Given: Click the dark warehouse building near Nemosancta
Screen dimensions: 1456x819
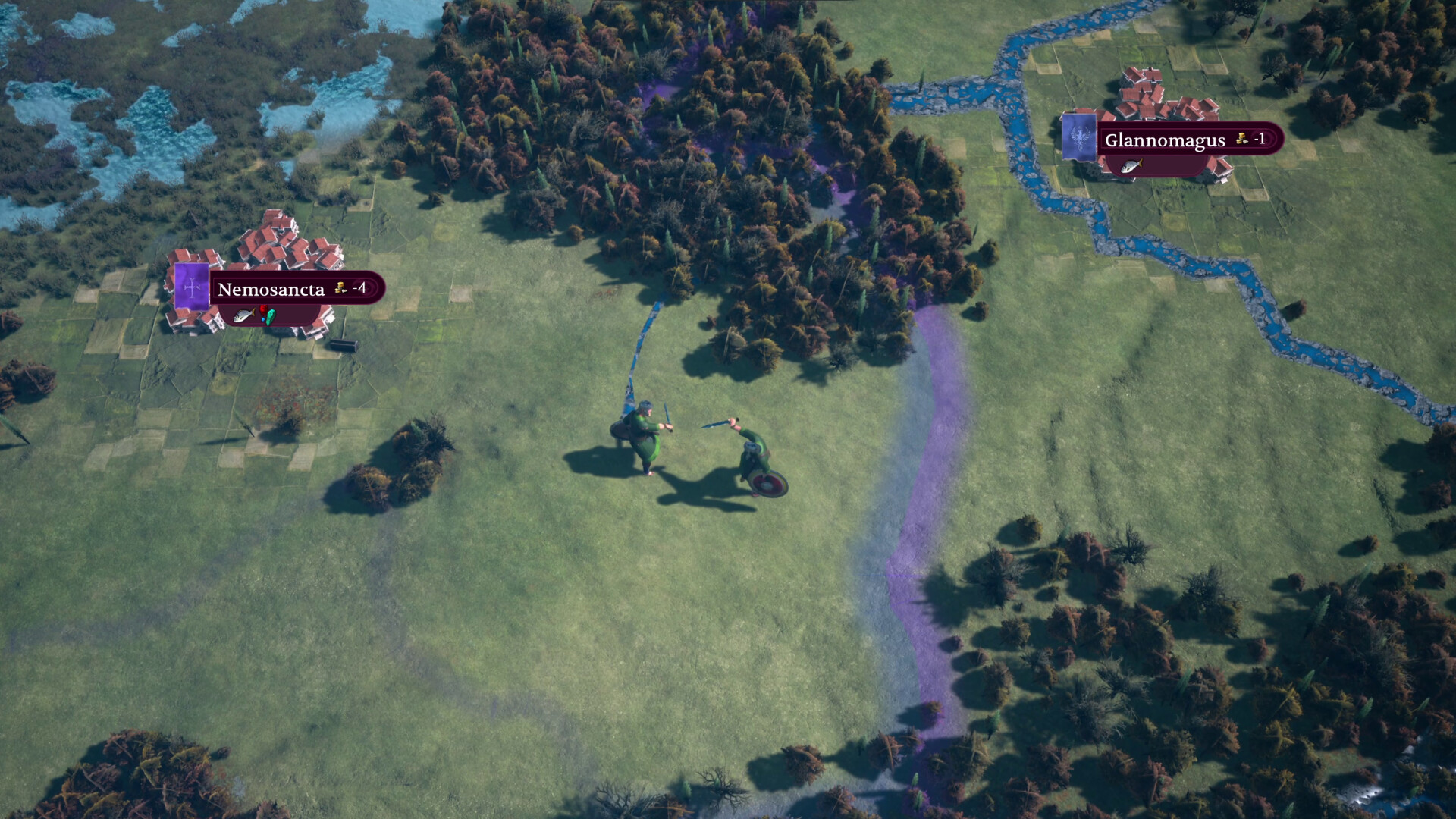Looking at the screenshot, I should [x=343, y=347].
